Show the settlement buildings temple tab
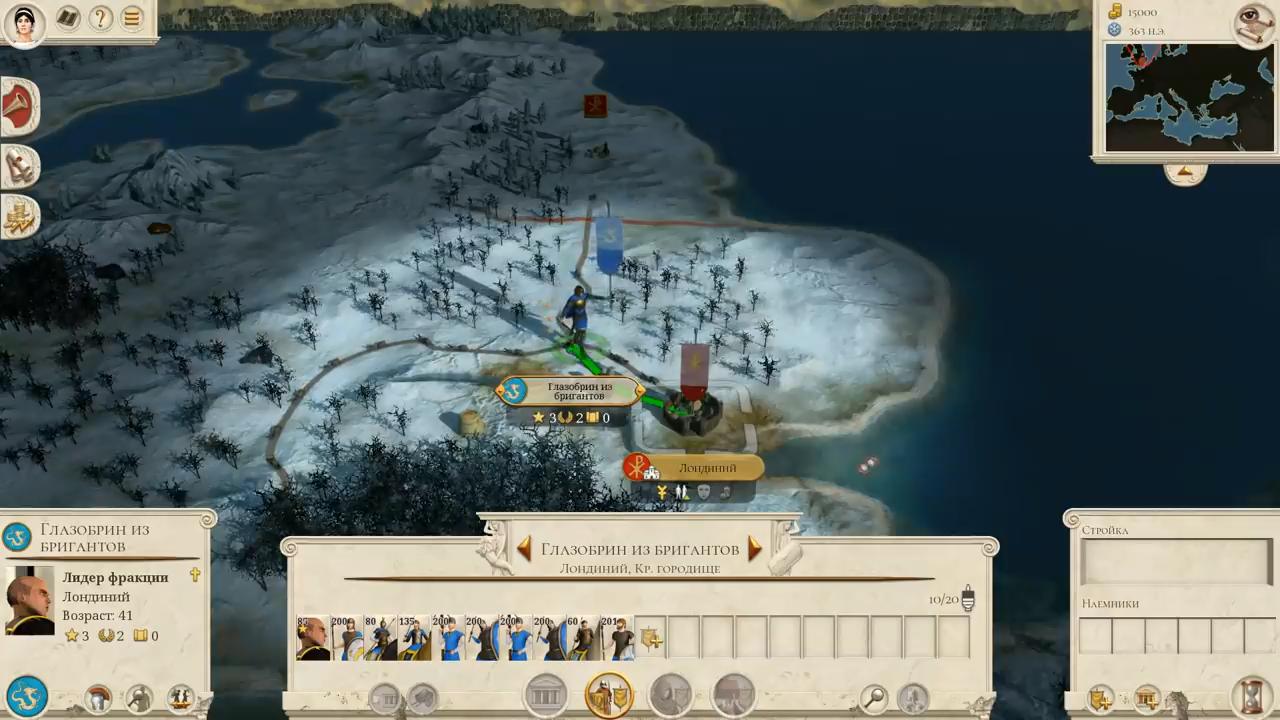 tap(546, 695)
